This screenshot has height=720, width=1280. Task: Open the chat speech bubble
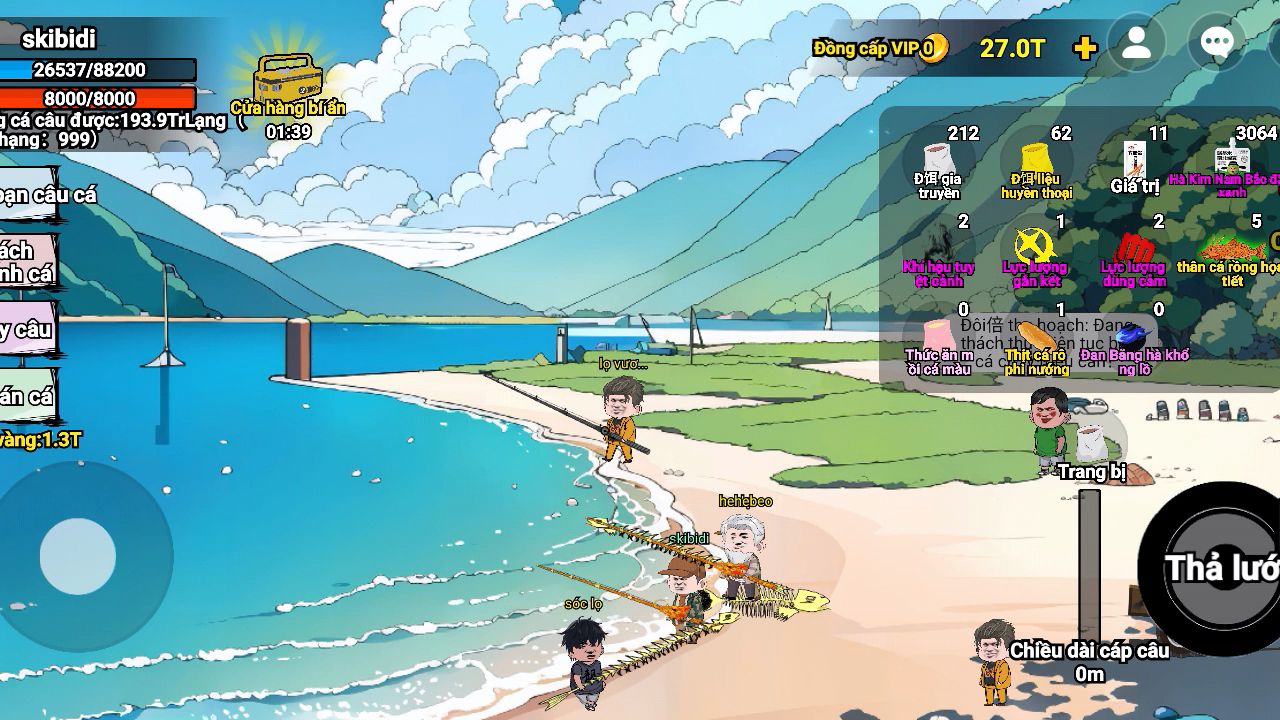click(x=1216, y=44)
